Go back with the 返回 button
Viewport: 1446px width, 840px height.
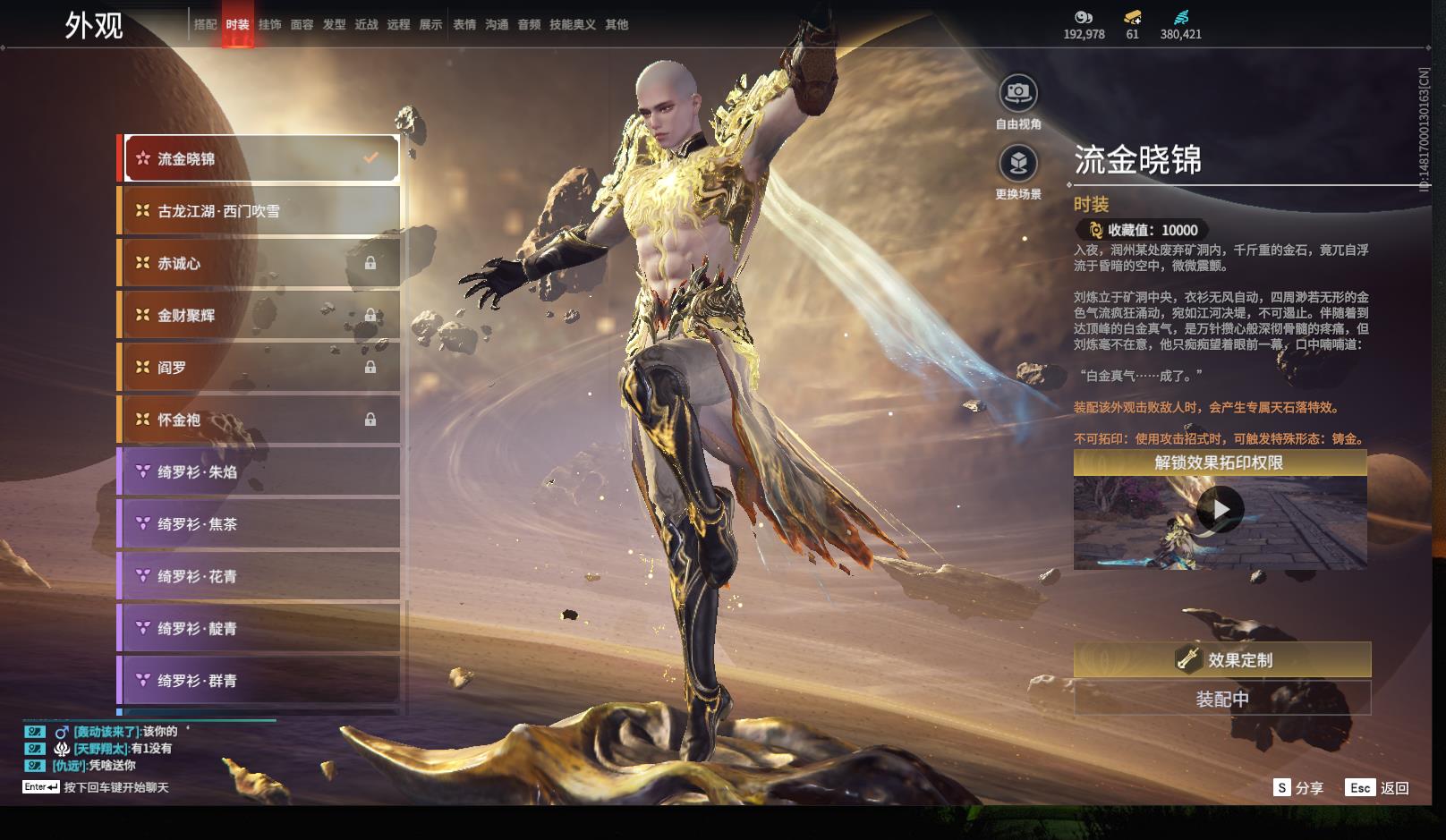1378,788
